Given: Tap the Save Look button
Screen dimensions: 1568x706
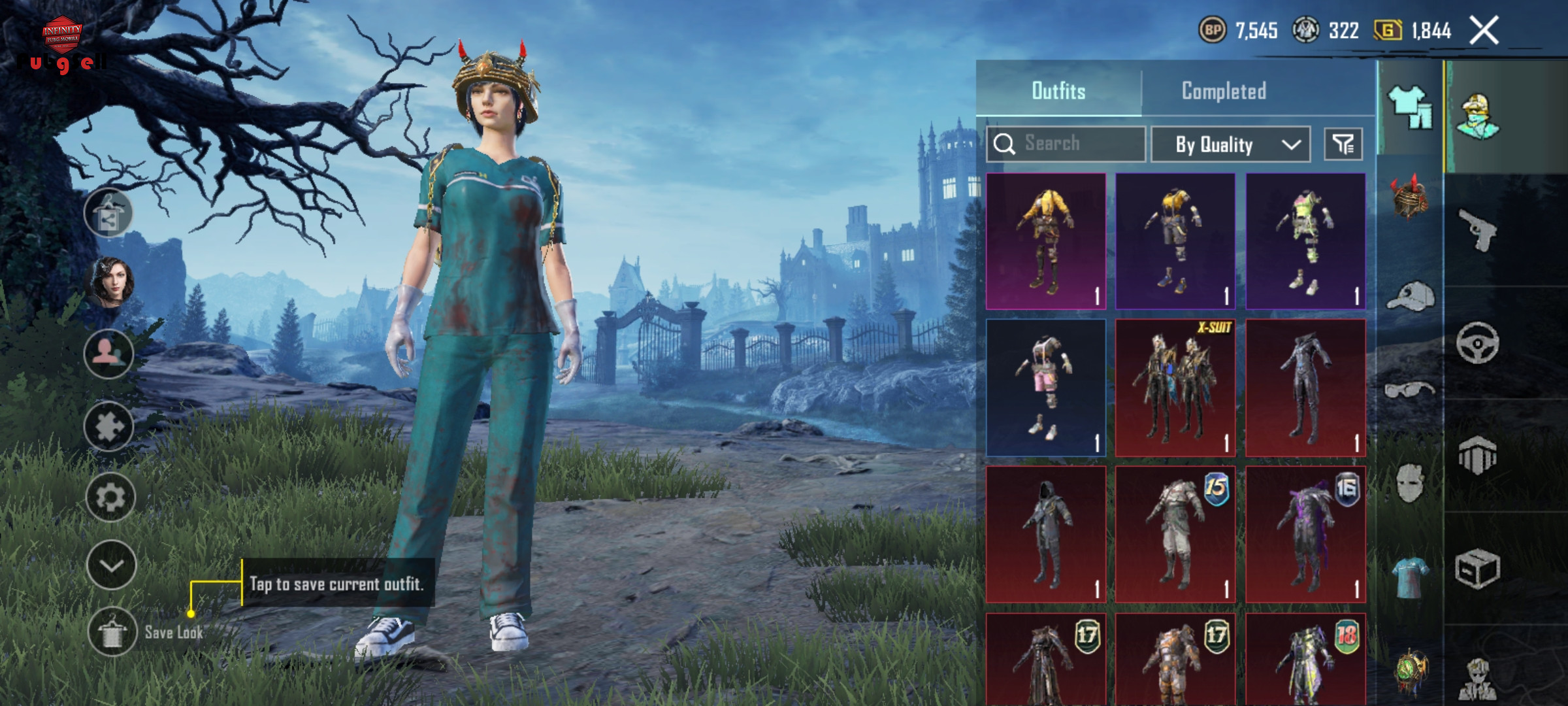Looking at the screenshot, I should (x=112, y=631).
